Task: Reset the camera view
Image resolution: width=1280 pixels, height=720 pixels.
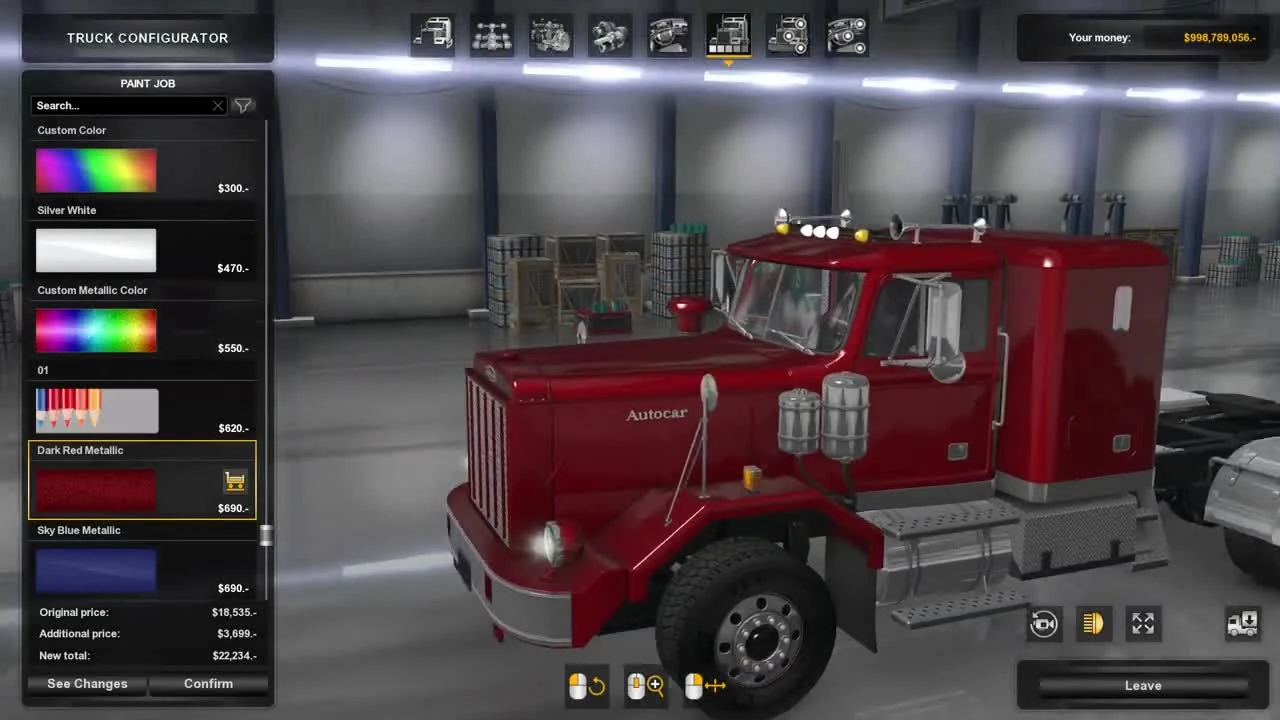Action: tap(1044, 623)
